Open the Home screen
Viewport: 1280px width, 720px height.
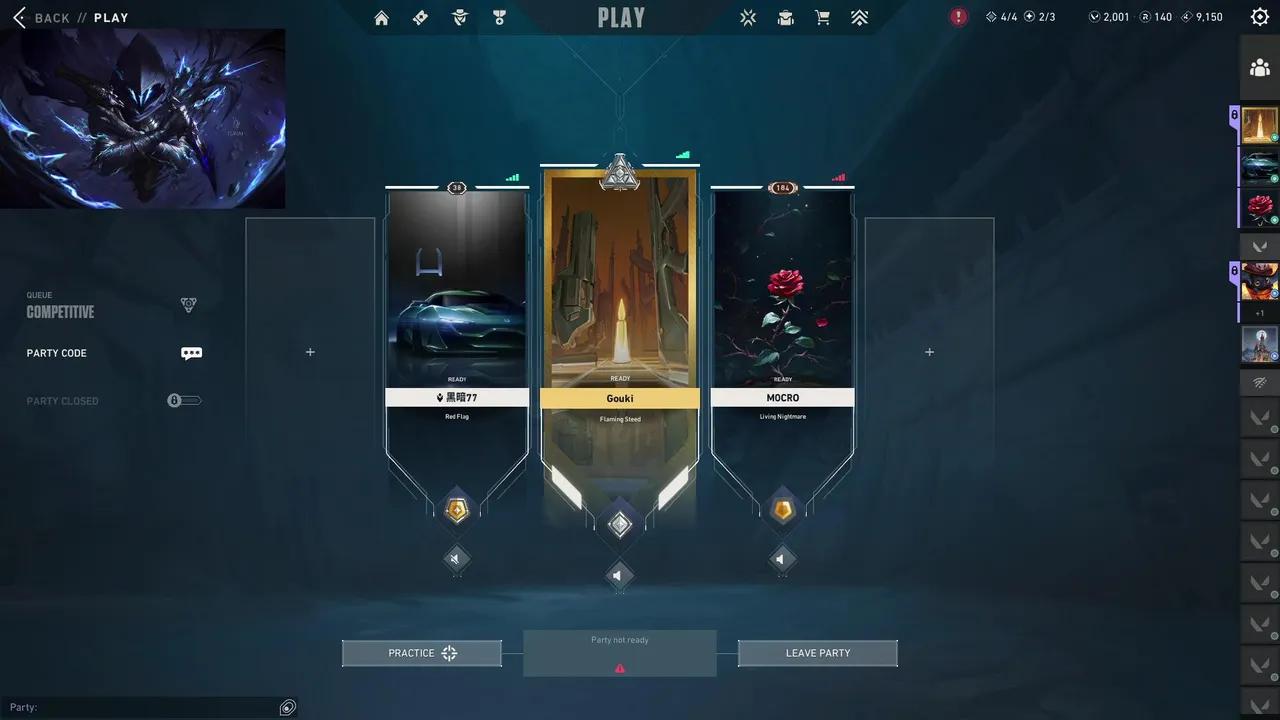tap(381, 17)
